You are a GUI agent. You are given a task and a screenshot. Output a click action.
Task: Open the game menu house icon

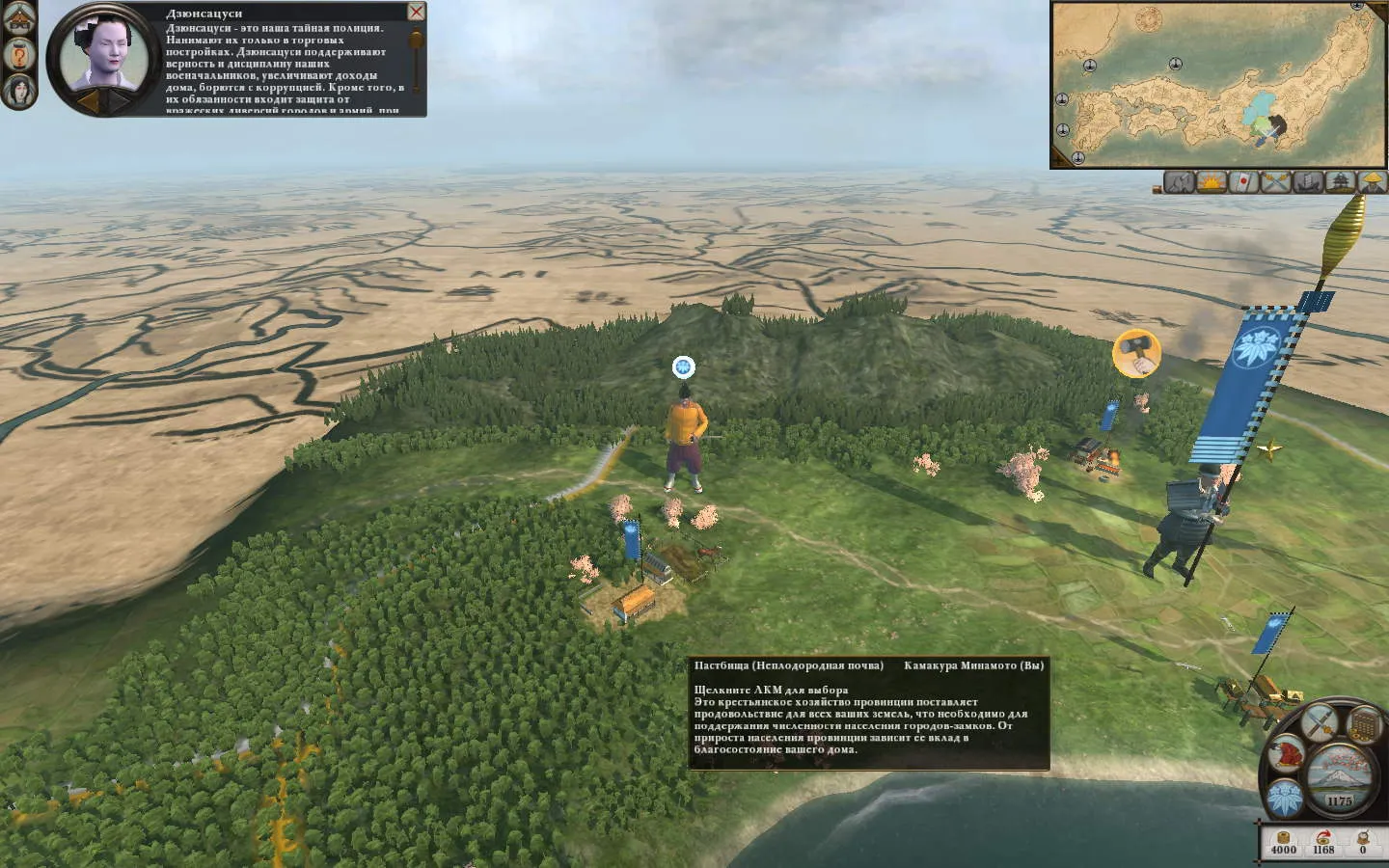coord(19,16)
